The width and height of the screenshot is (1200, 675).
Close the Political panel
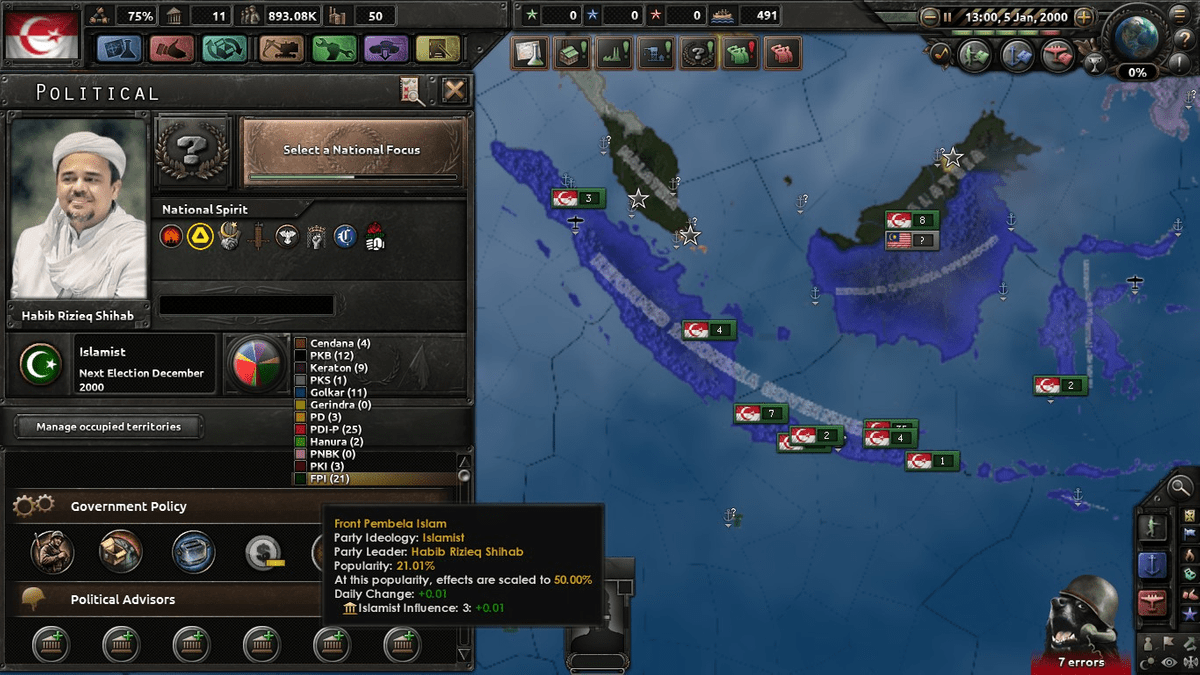point(454,91)
